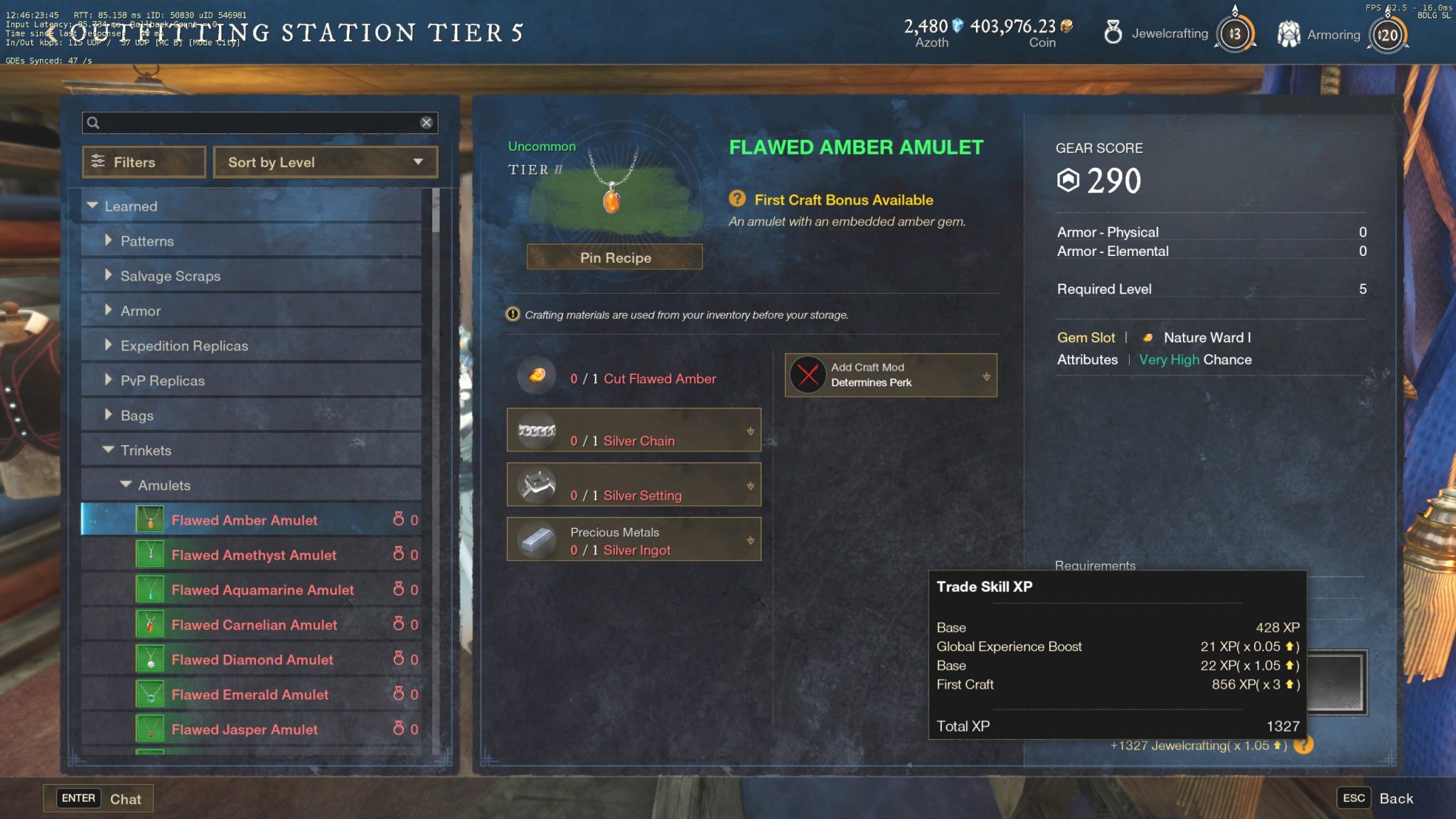
Task: Click the Silver Setting ingredient icon
Action: pyautogui.click(x=537, y=485)
